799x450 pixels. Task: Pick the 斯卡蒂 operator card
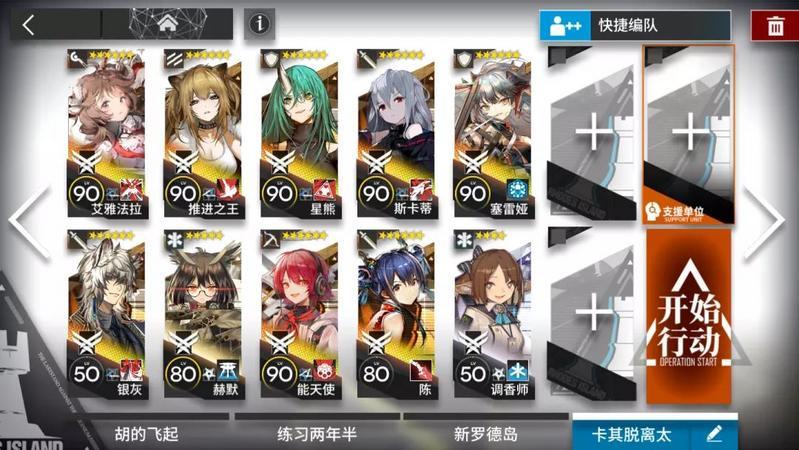click(394, 135)
